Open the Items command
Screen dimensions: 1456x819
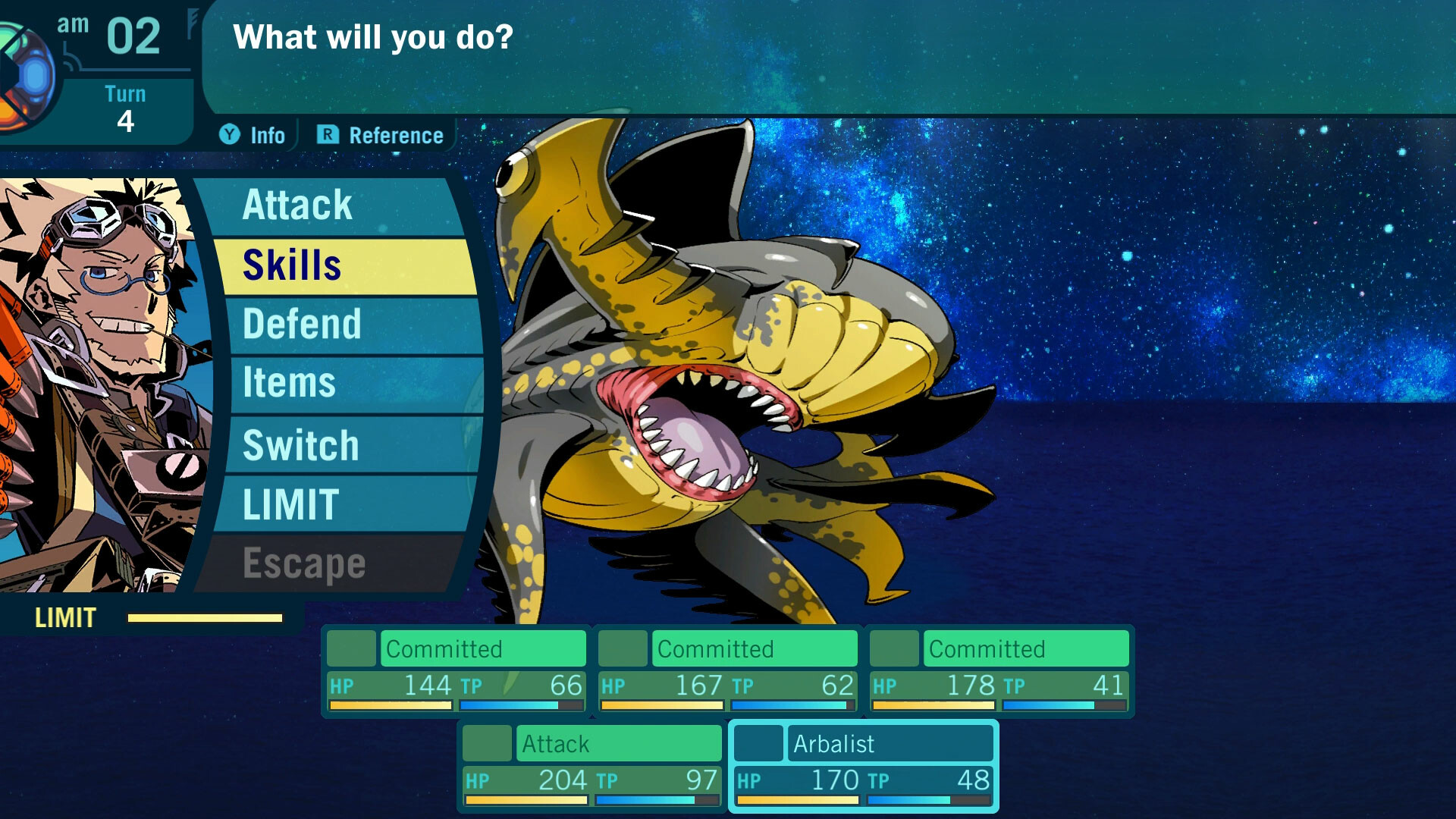[x=288, y=384]
